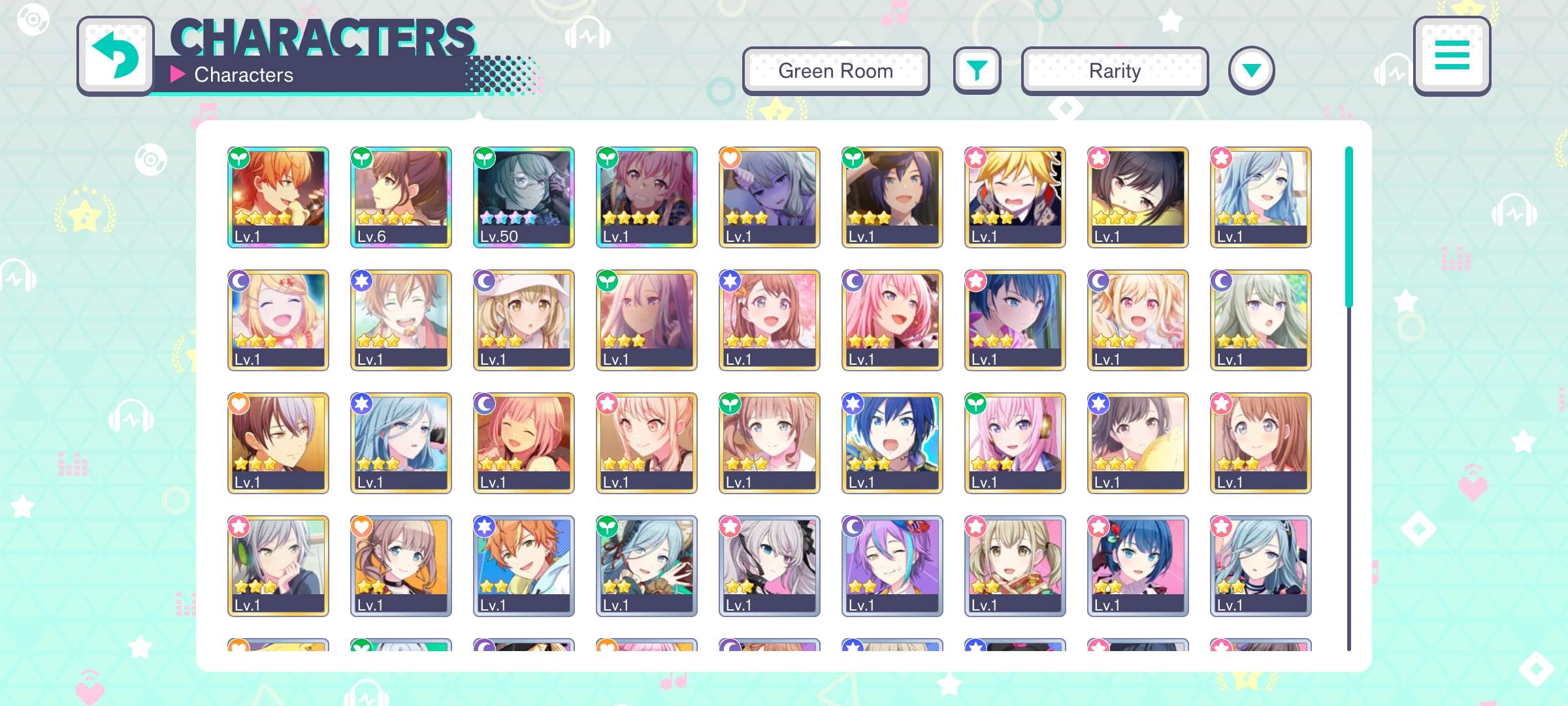This screenshot has height=706, width=1568.
Task: Click the purple moon icon on the blonde smiling card
Action: [x=239, y=280]
